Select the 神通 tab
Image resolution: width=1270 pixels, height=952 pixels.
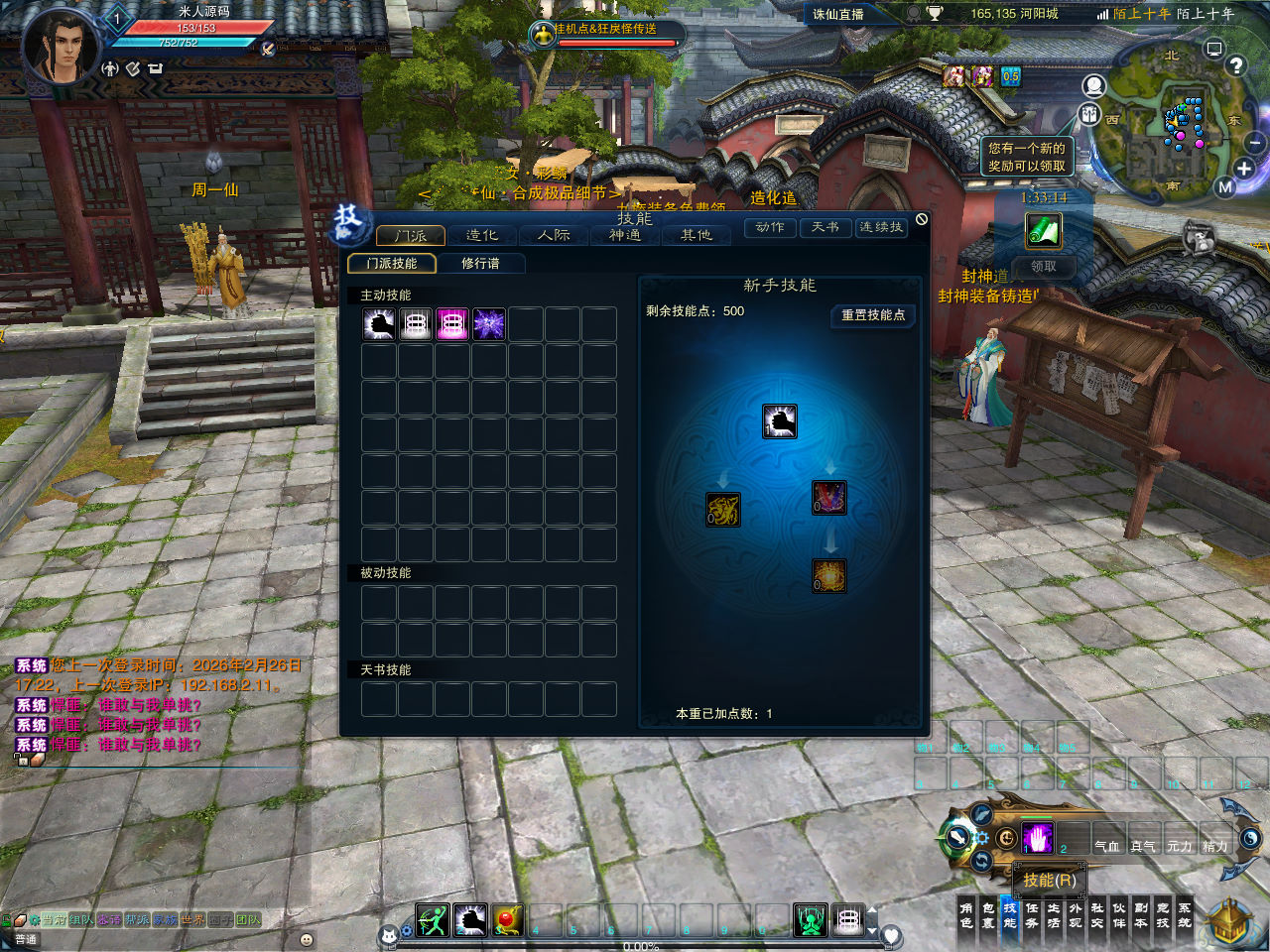coord(625,235)
